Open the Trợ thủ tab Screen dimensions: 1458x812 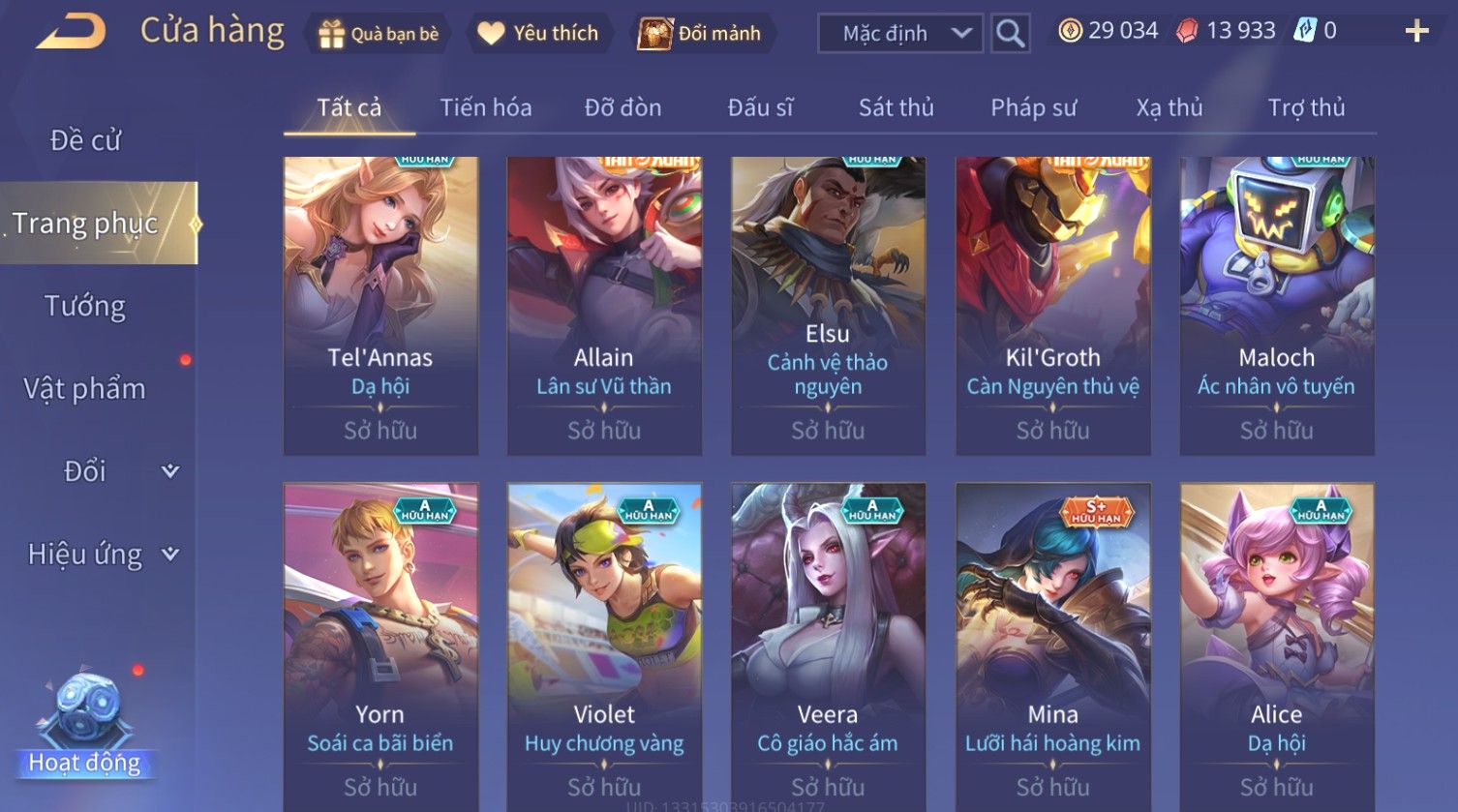click(x=1306, y=107)
